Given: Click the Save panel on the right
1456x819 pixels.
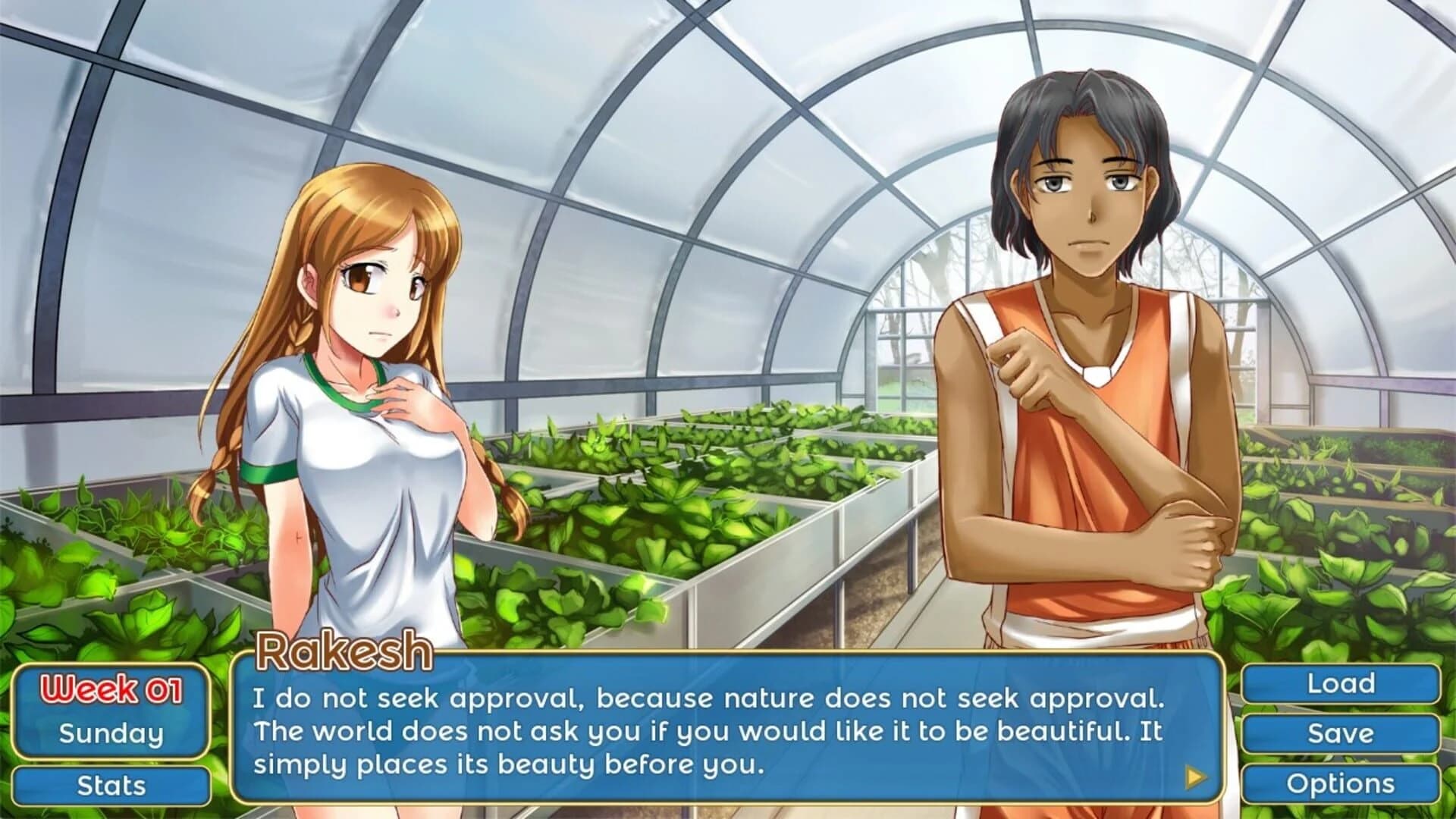Looking at the screenshot, I should click(1341, 733).
